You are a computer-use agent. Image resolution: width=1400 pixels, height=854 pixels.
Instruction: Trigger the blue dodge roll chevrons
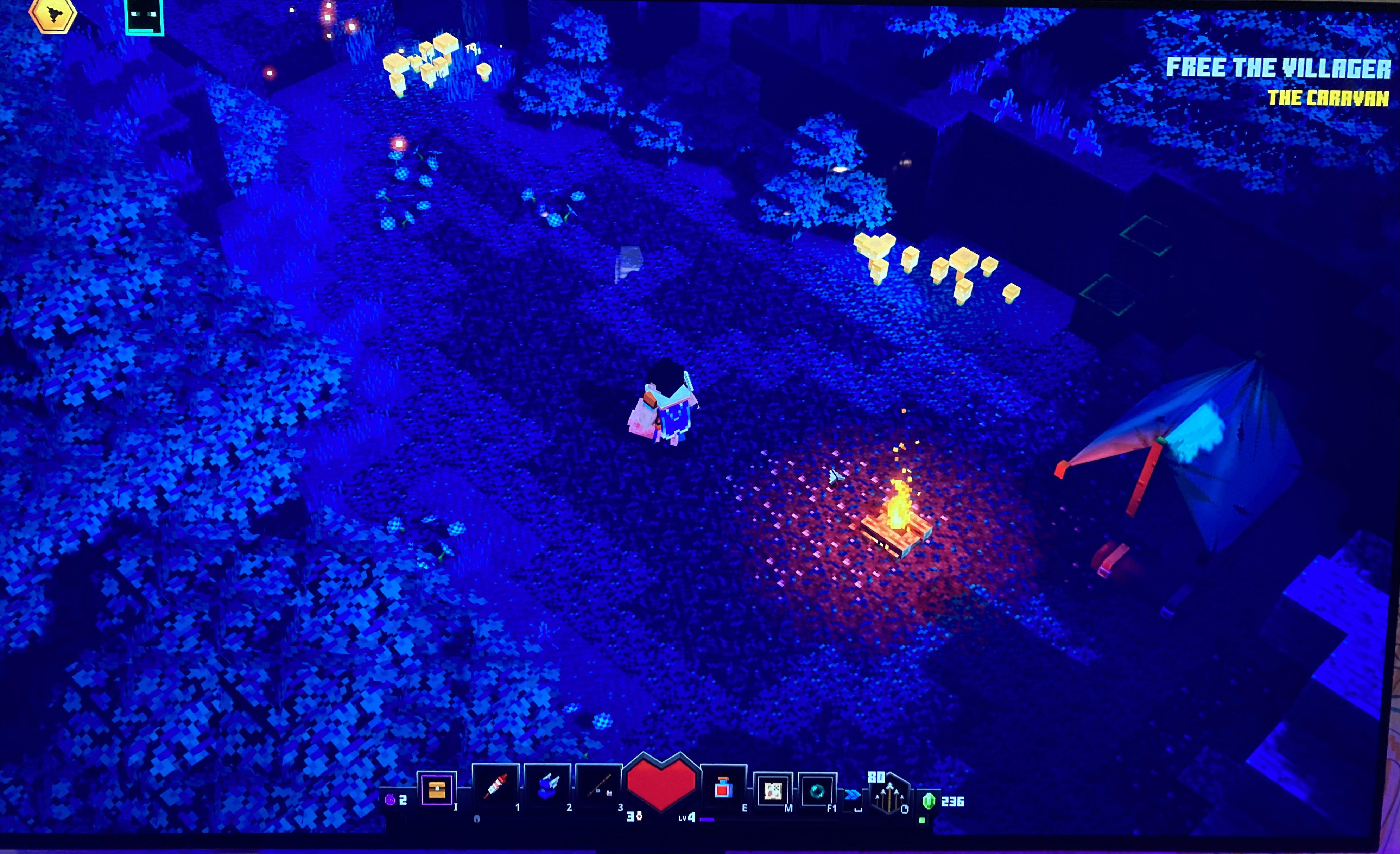point(852,794)
